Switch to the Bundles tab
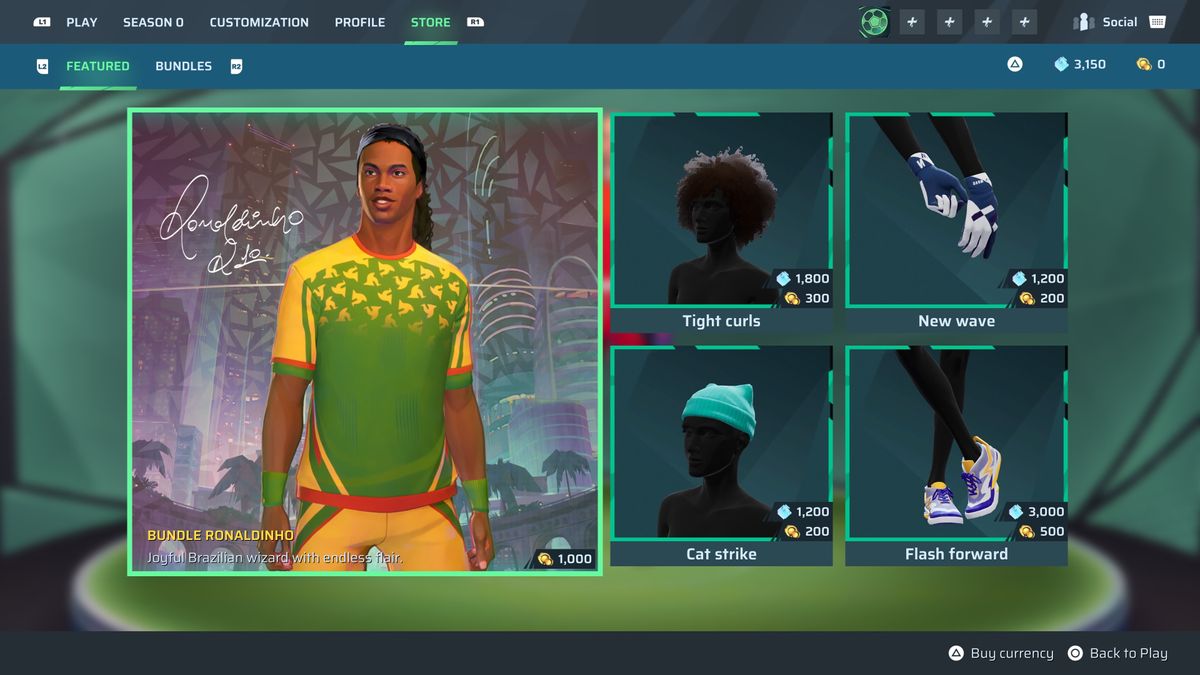 point(183,66)
